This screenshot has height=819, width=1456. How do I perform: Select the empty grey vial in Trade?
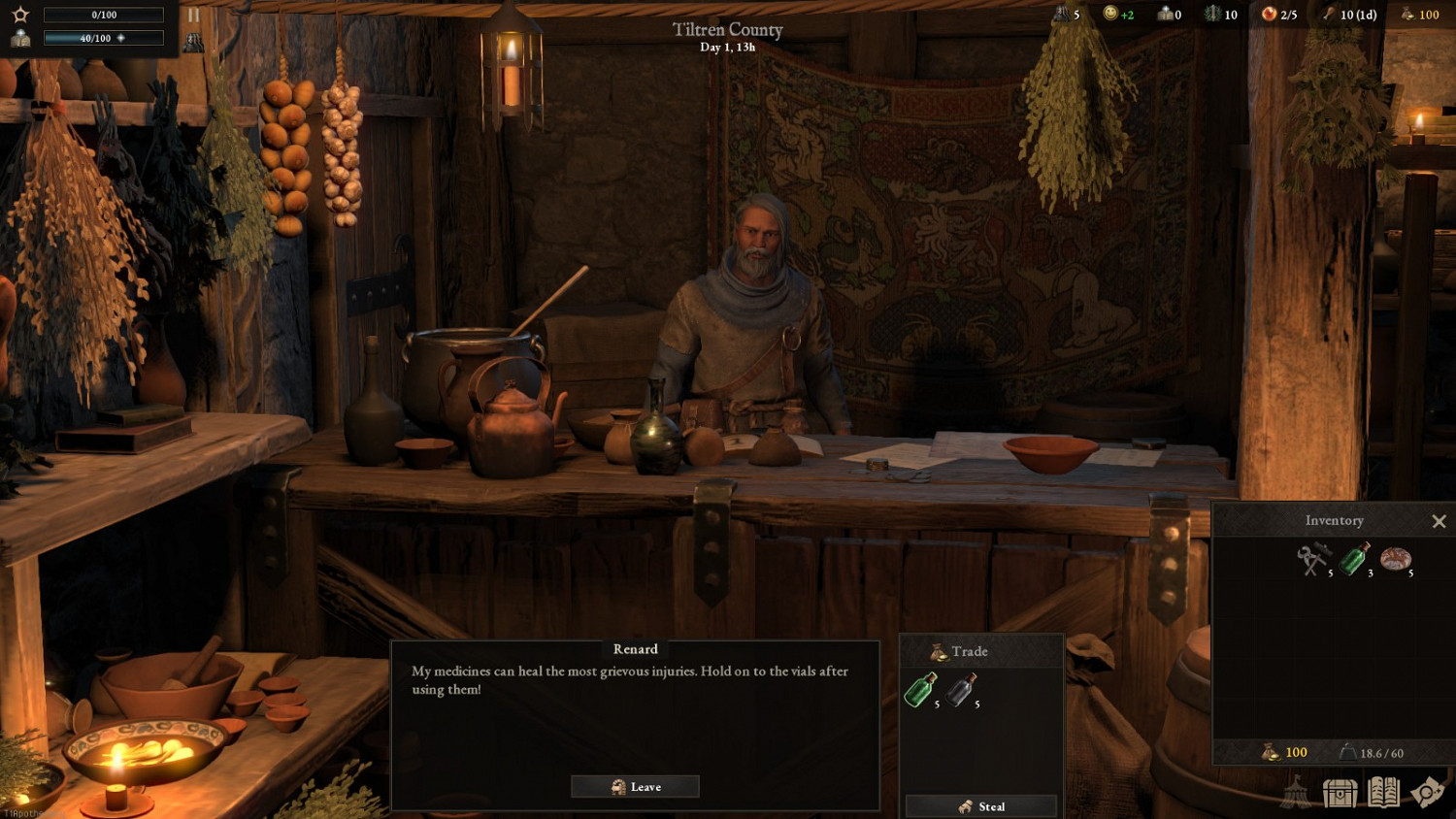(961, 690)
